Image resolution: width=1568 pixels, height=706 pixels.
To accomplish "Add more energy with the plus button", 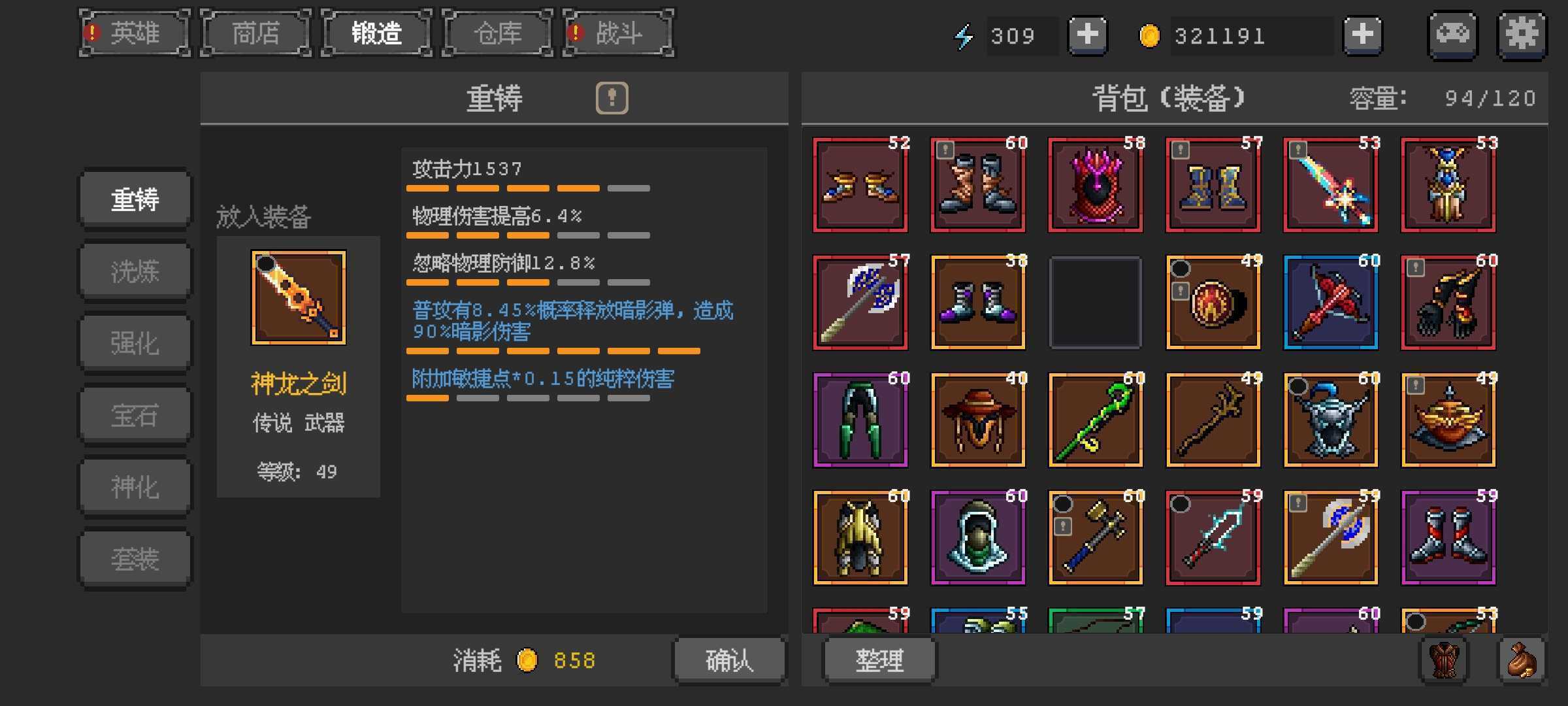I will point(1087,35).
